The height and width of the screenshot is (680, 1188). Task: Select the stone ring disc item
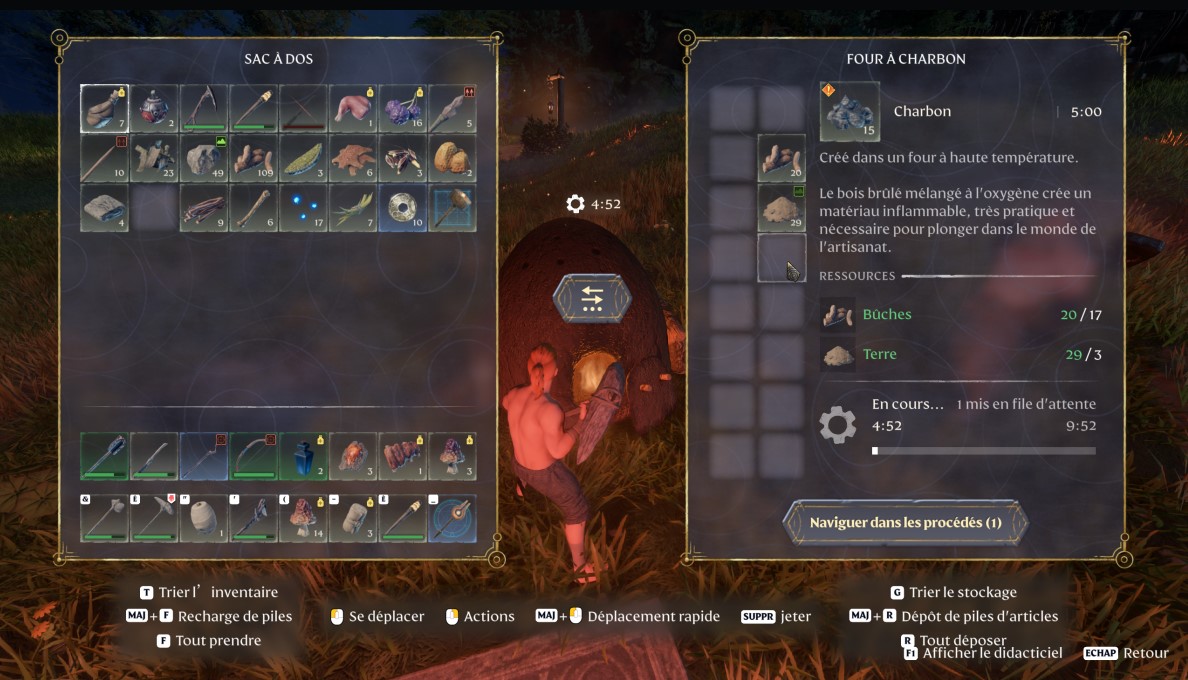pos(403,207)
